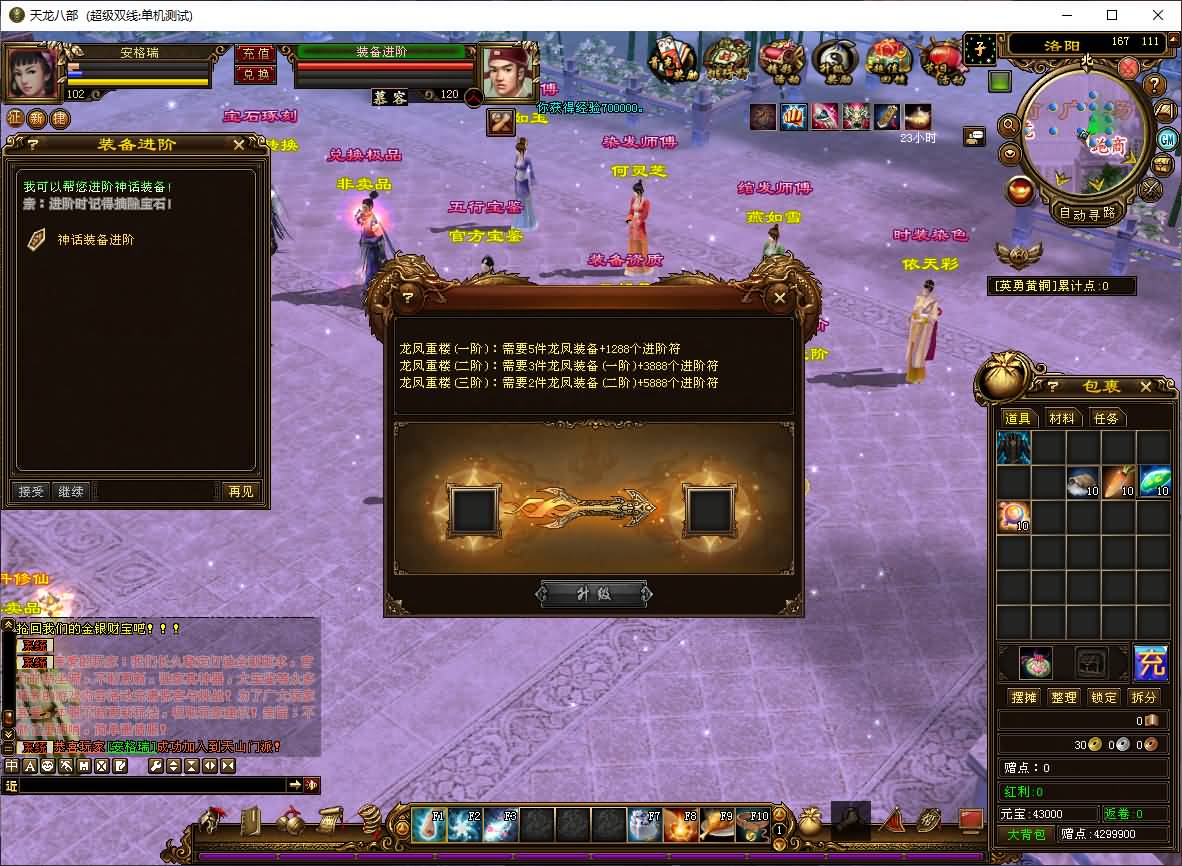The height and width of the screenshot is (866, 1182).
Task: Close the equipment upgrade dialog
Action: [x=780, y=297]
